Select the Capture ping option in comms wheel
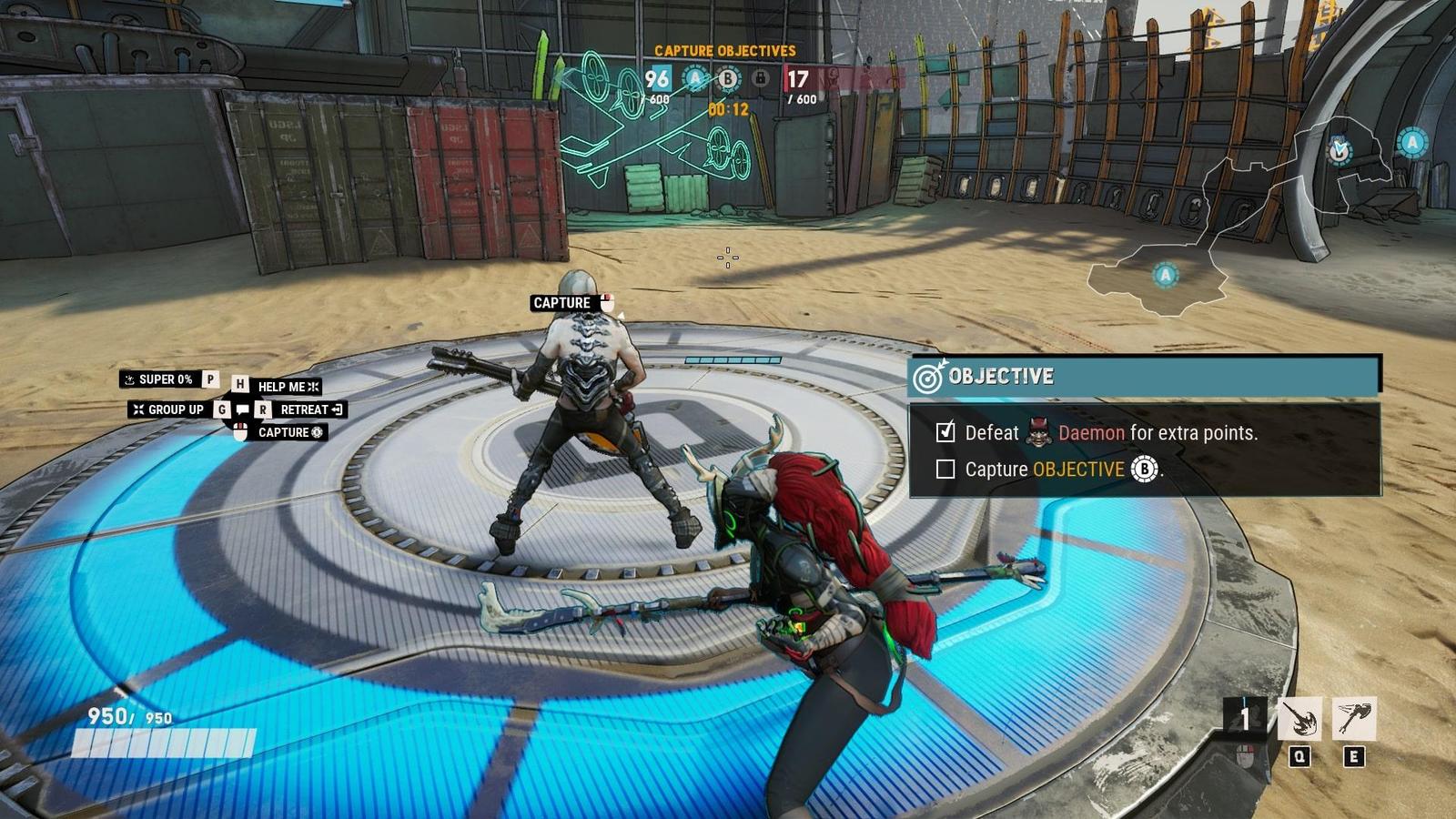 [289, 432]
